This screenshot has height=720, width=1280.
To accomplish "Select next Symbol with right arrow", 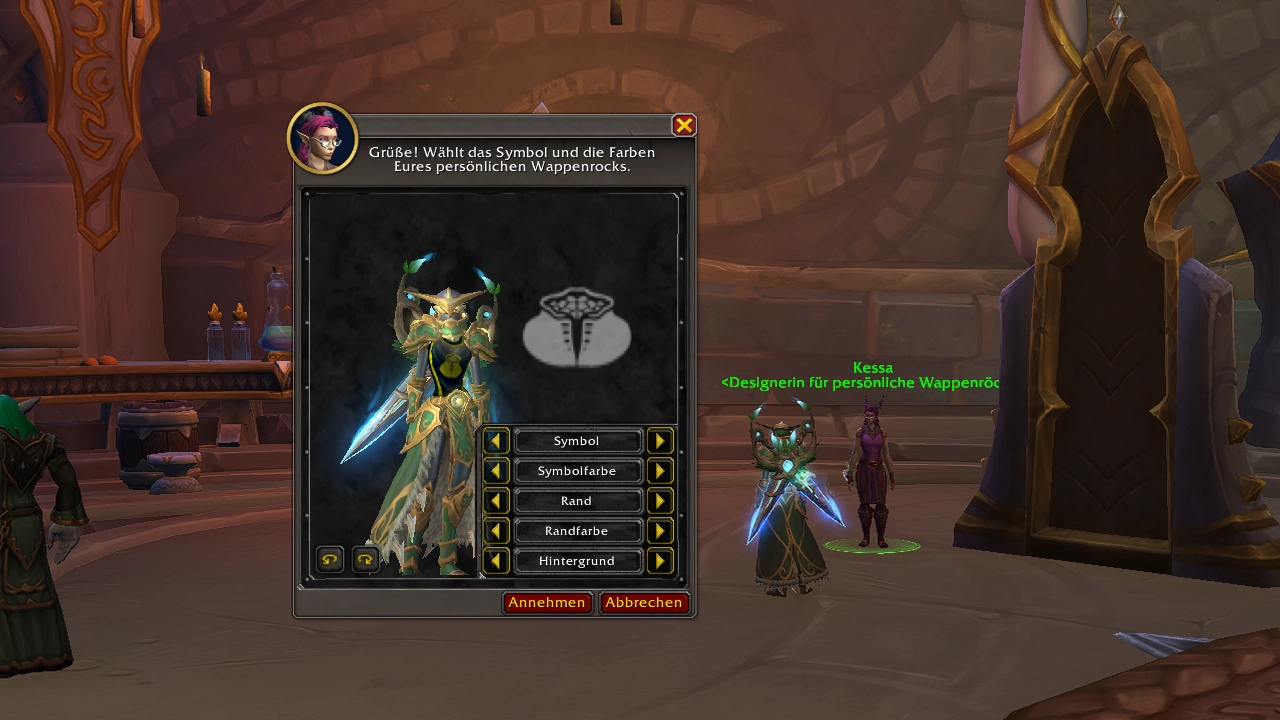I will pyautogui.click(x=659, y=441).
